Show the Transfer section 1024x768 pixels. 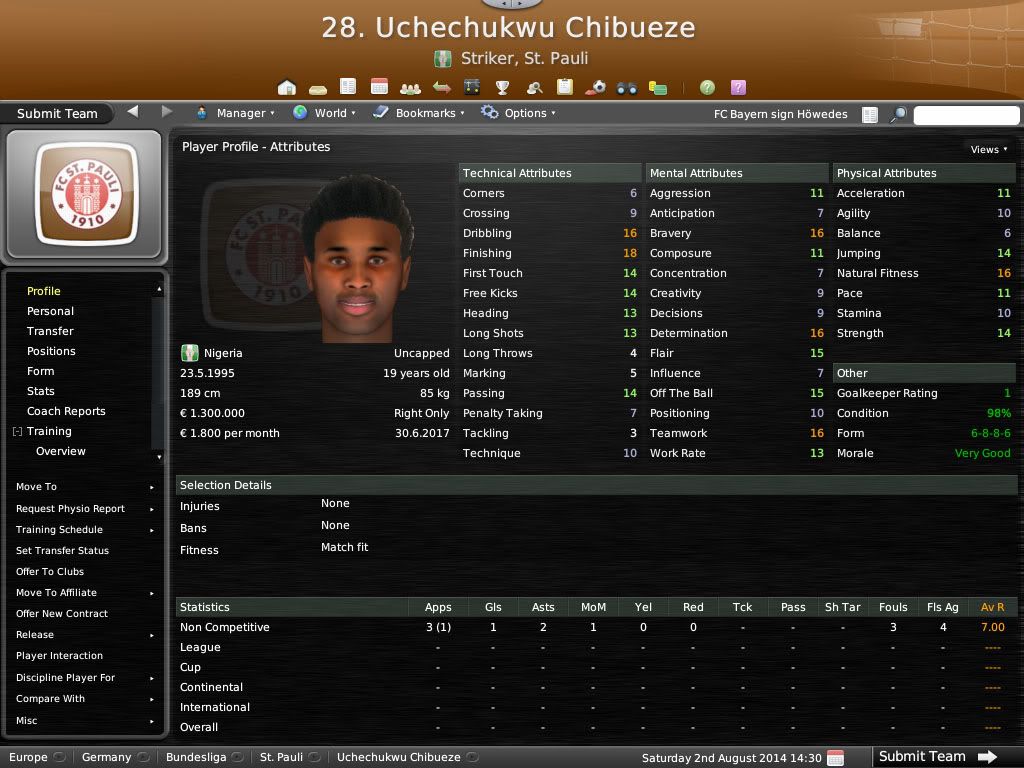(x=50, y=331)
